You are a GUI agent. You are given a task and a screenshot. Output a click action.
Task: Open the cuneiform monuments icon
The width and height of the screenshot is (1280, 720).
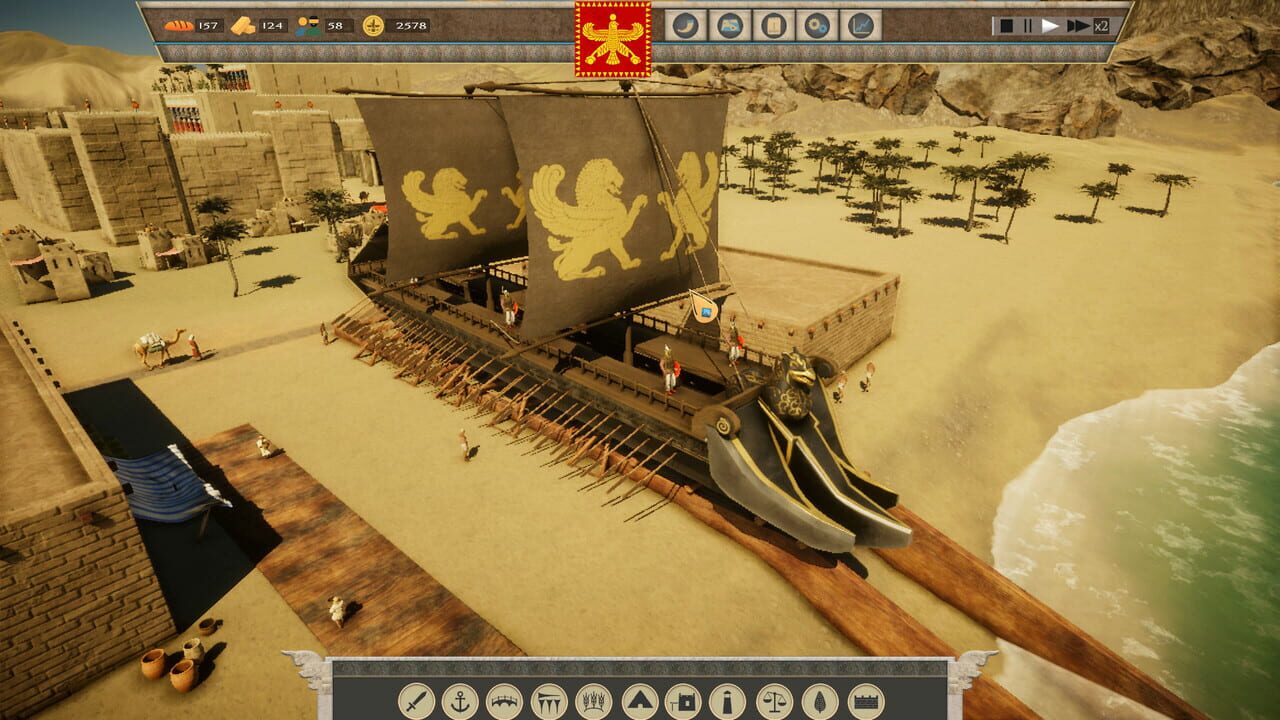[x=548, y=700]
